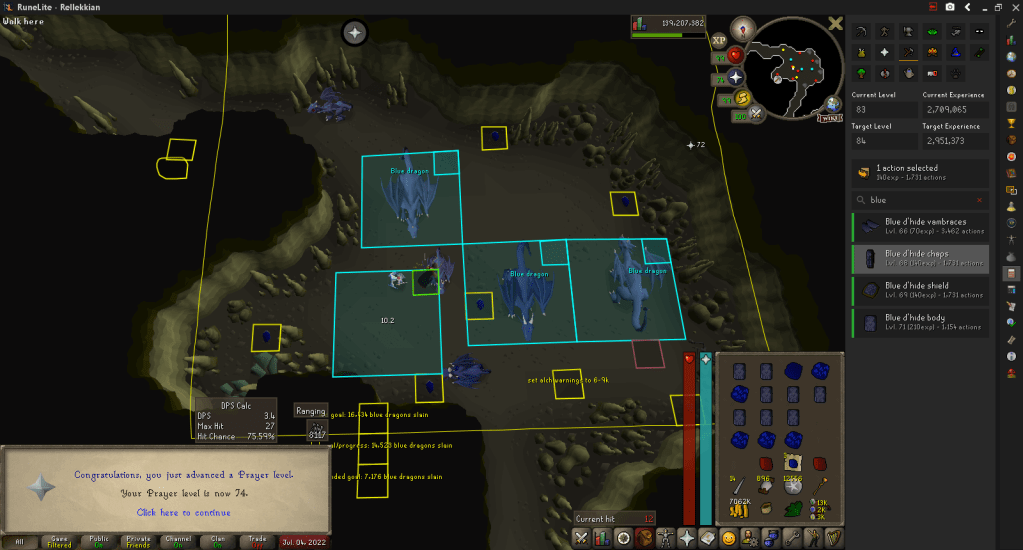
Task: Click here to continue the Prayer level dialogue
Action: [x=184, y=513]
